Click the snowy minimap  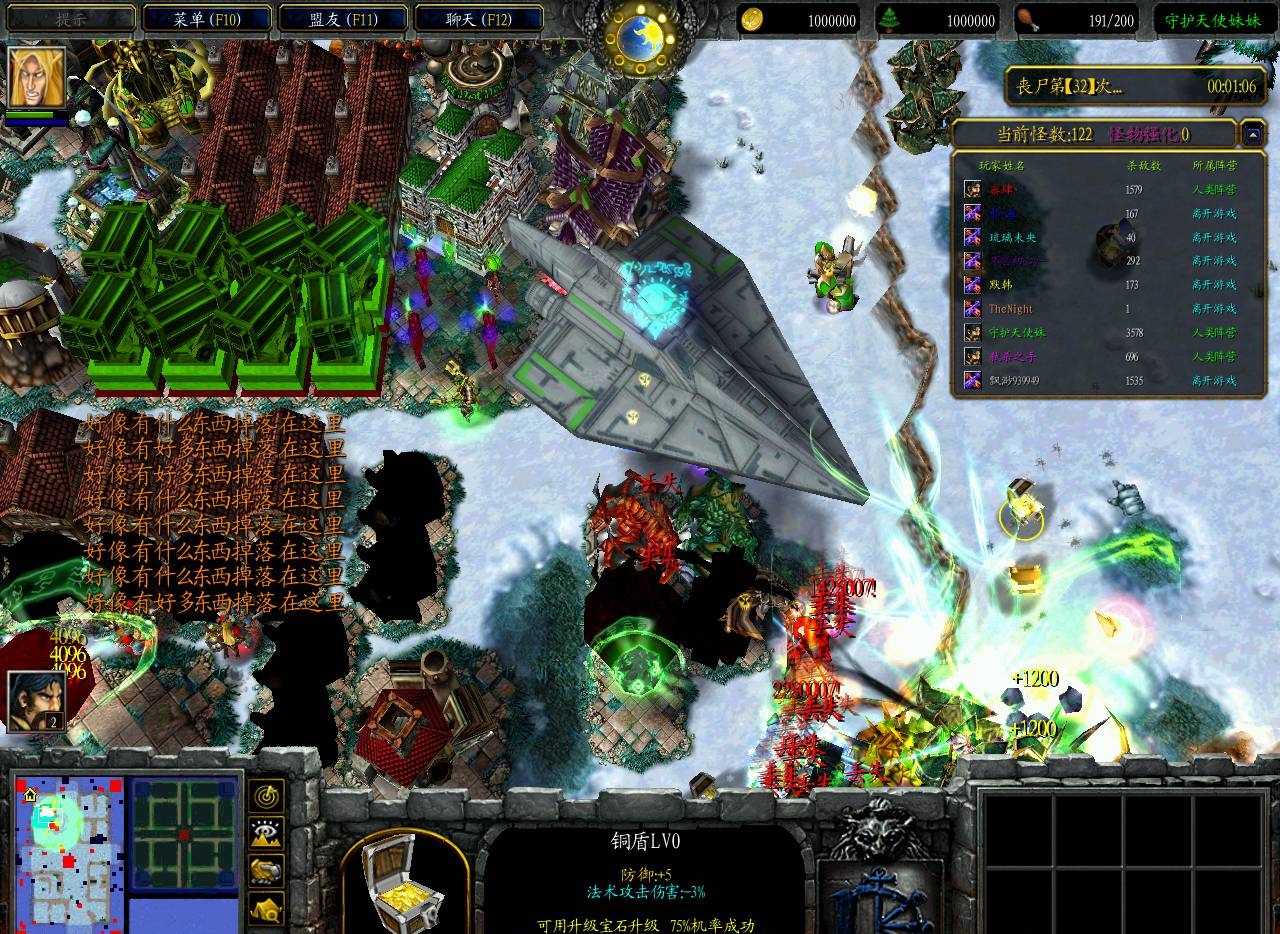(x=68, y=852)
